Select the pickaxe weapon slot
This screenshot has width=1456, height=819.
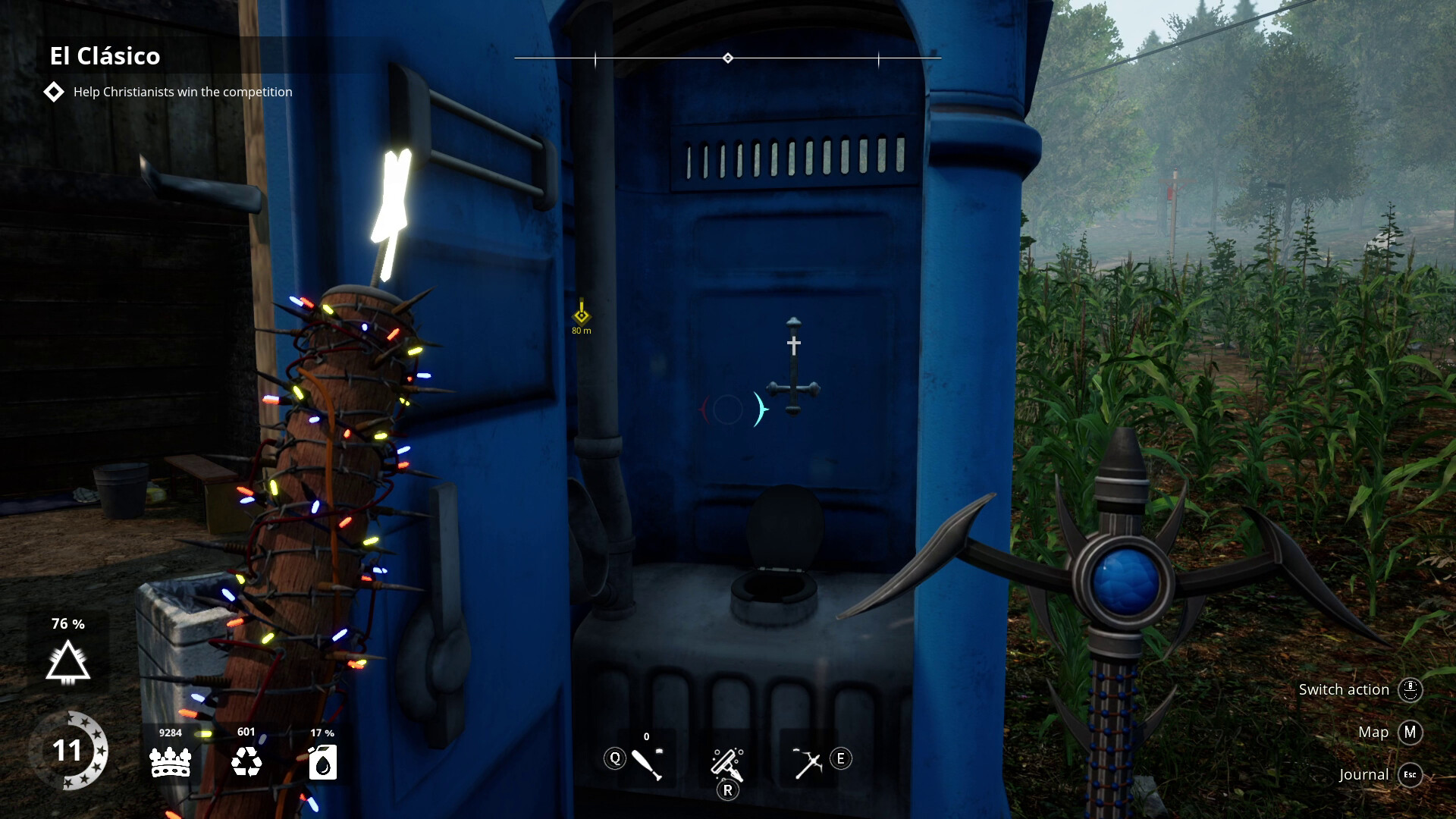click(x=809, y=761)
